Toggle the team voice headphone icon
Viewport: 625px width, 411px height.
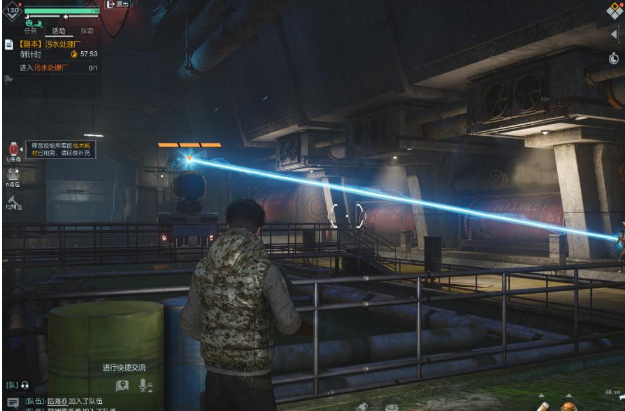click(24, 384)
